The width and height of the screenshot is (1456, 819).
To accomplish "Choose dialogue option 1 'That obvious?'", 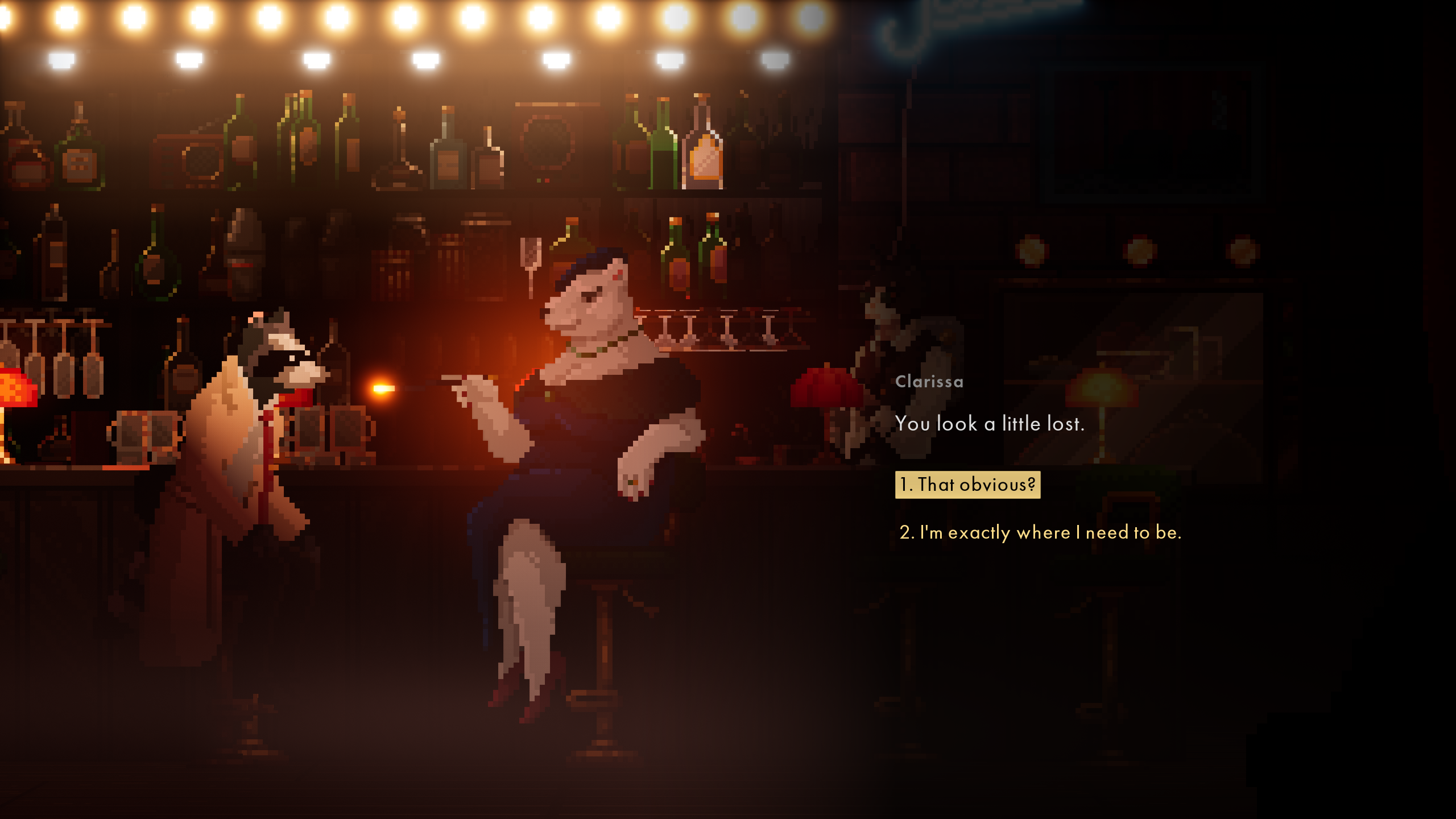I will coord(967,485).
